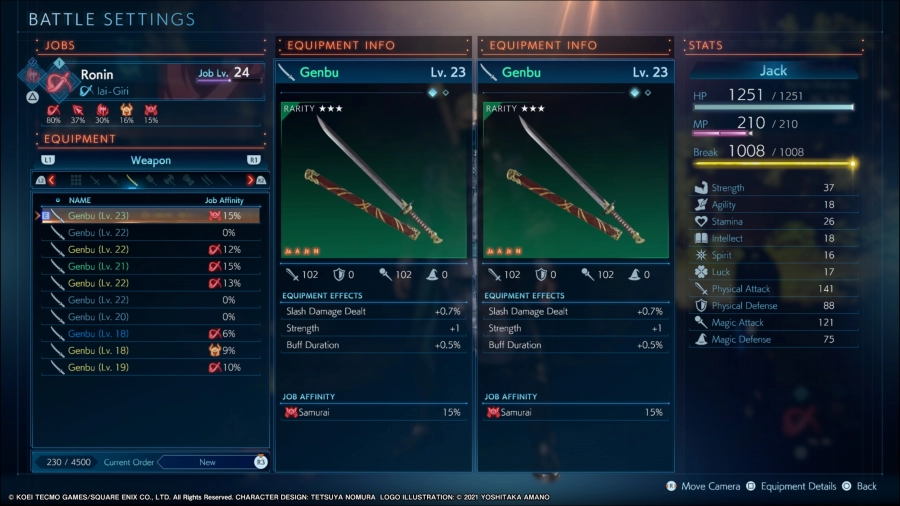
Task: Select the Genbu Lv. 23 weapon row
Action: (x=150, y=216)
